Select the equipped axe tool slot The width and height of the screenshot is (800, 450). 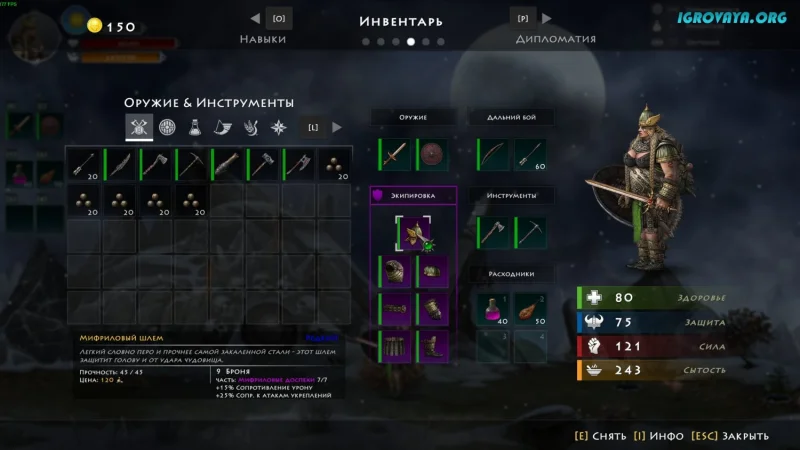[494, 232]
